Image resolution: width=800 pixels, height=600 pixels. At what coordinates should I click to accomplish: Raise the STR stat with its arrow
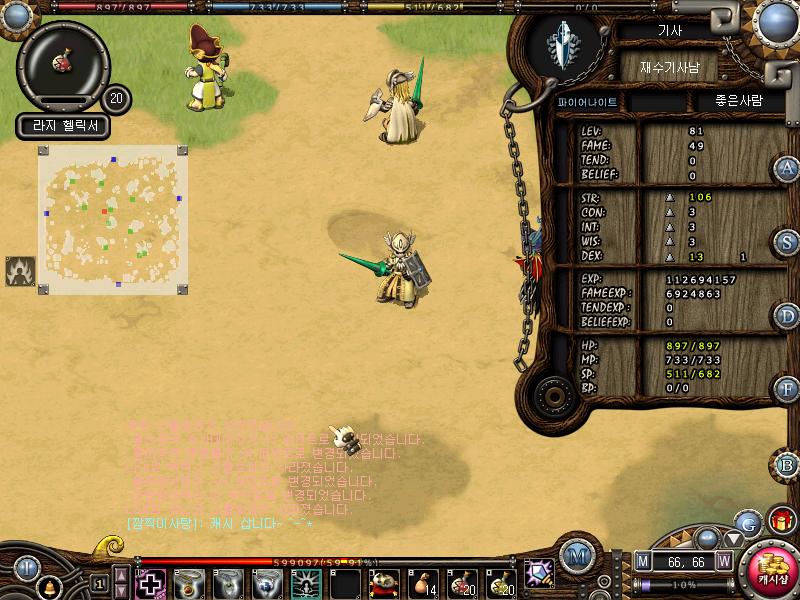tap(671, 197)
